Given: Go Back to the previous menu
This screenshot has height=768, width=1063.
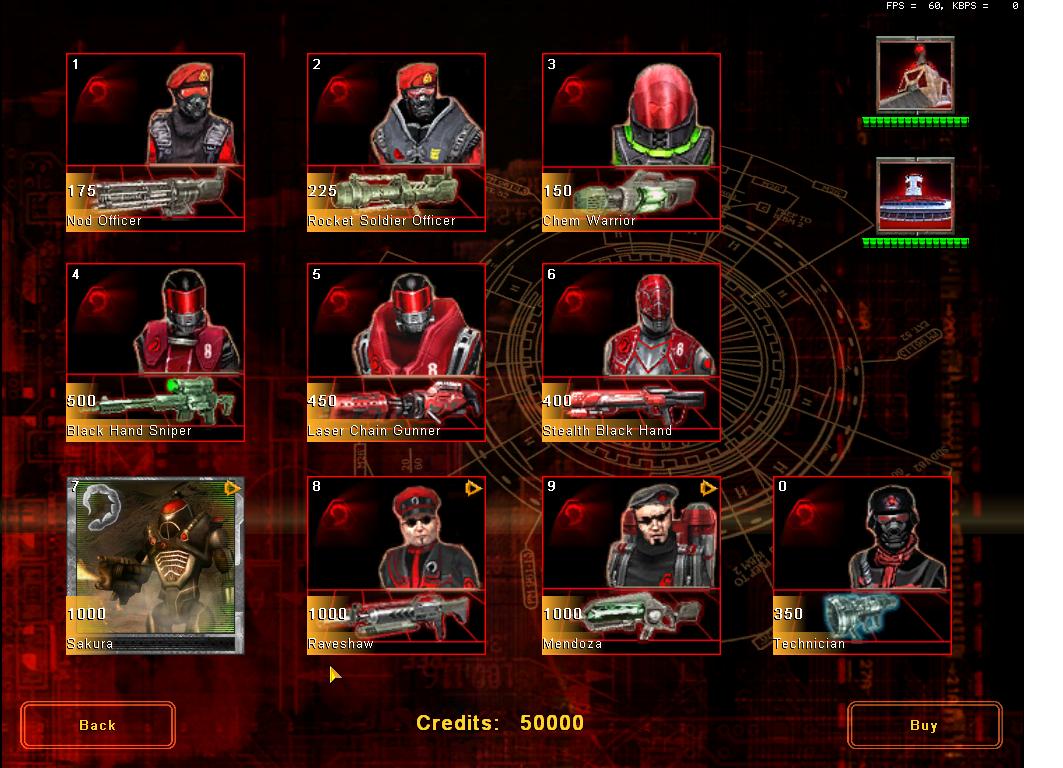Looking at the screenshot, I should (x=98, y=725).
